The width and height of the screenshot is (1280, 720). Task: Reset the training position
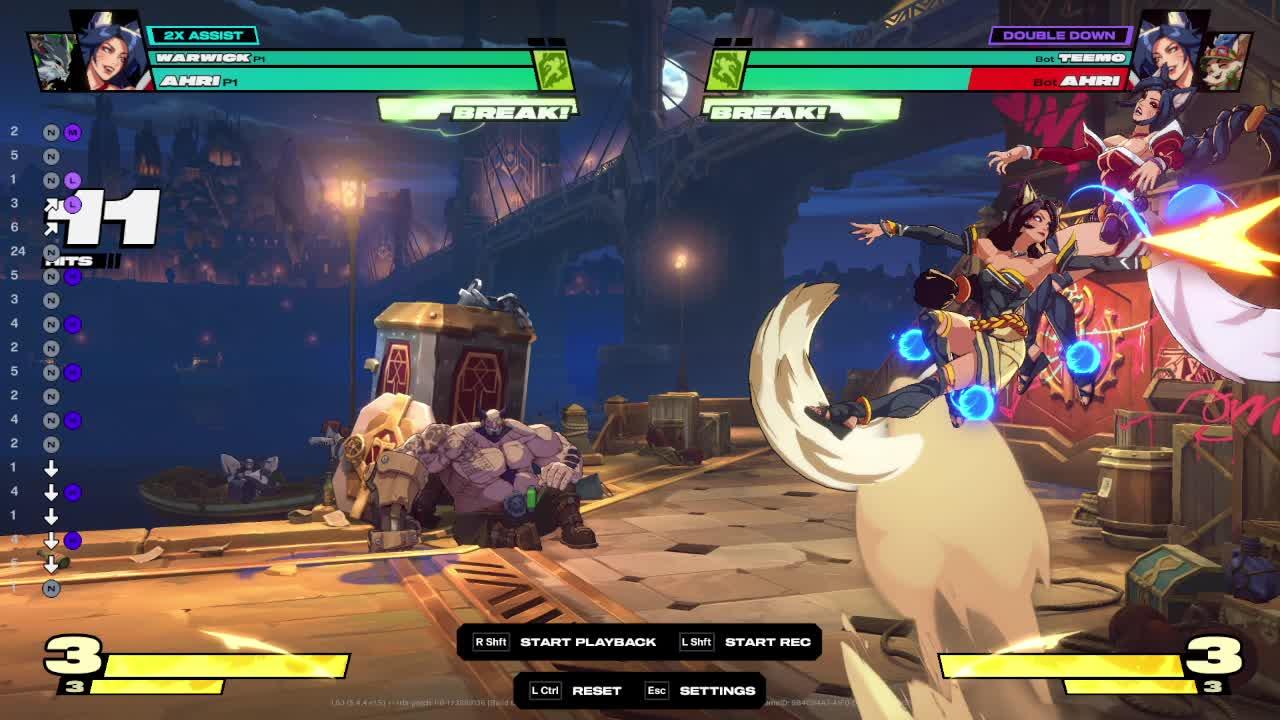pos(596,691)
